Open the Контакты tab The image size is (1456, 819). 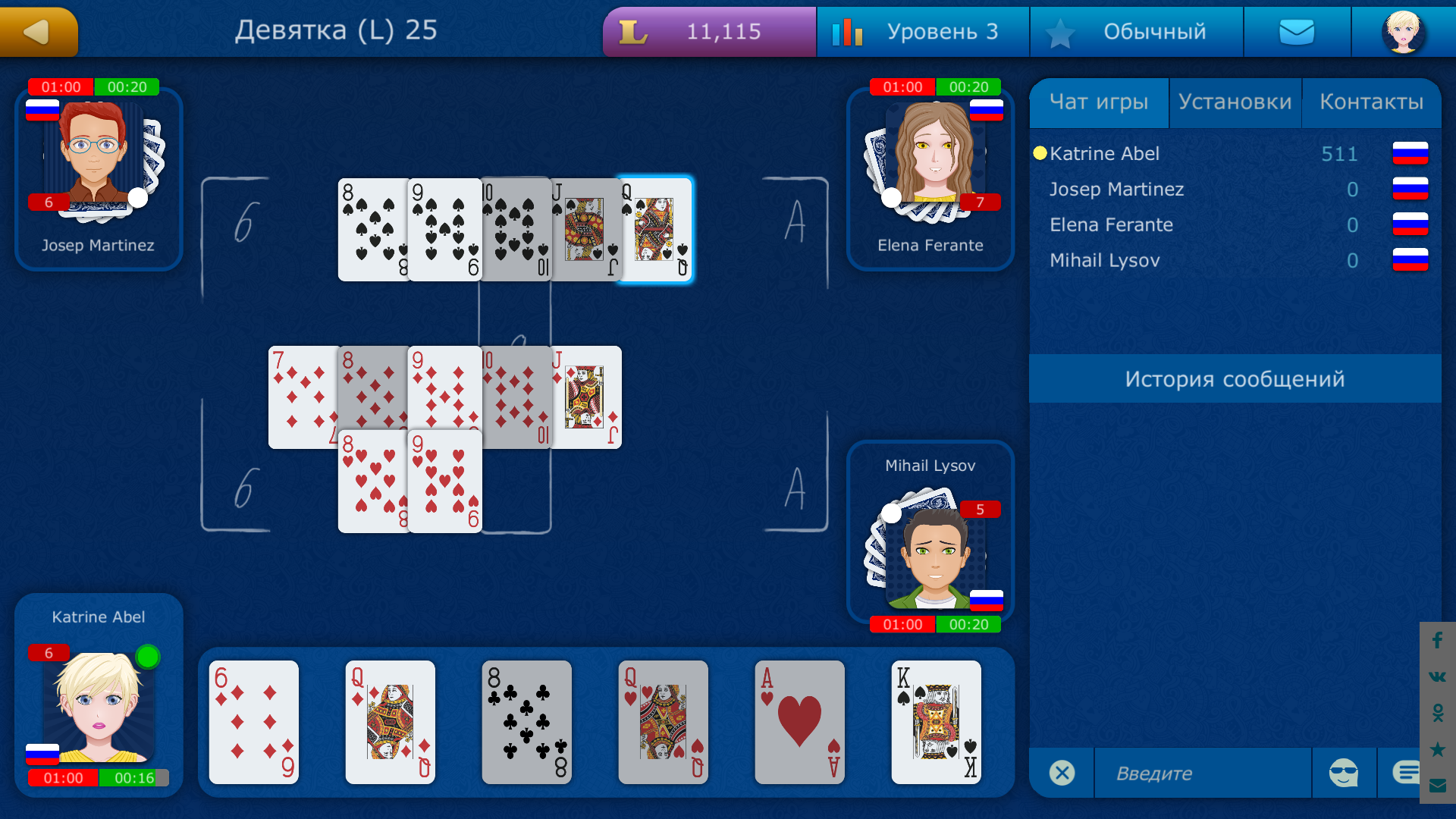click(x=1372, y=102)
